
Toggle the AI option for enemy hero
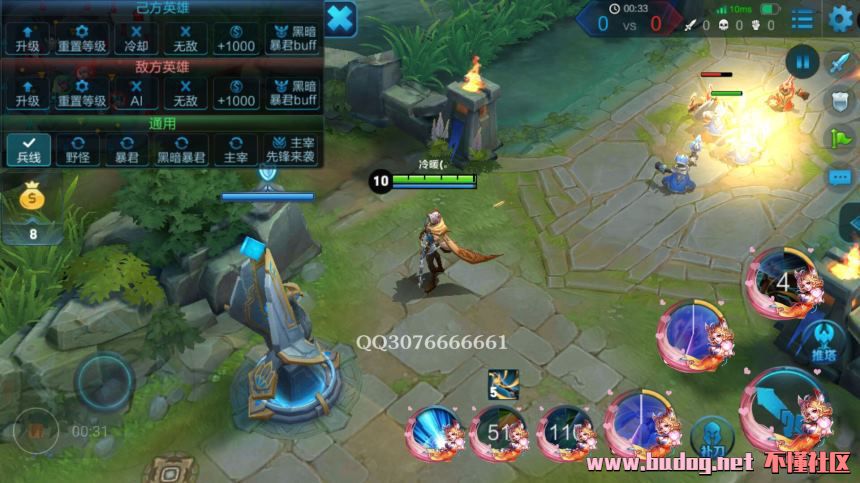click(x=135, y=93)
